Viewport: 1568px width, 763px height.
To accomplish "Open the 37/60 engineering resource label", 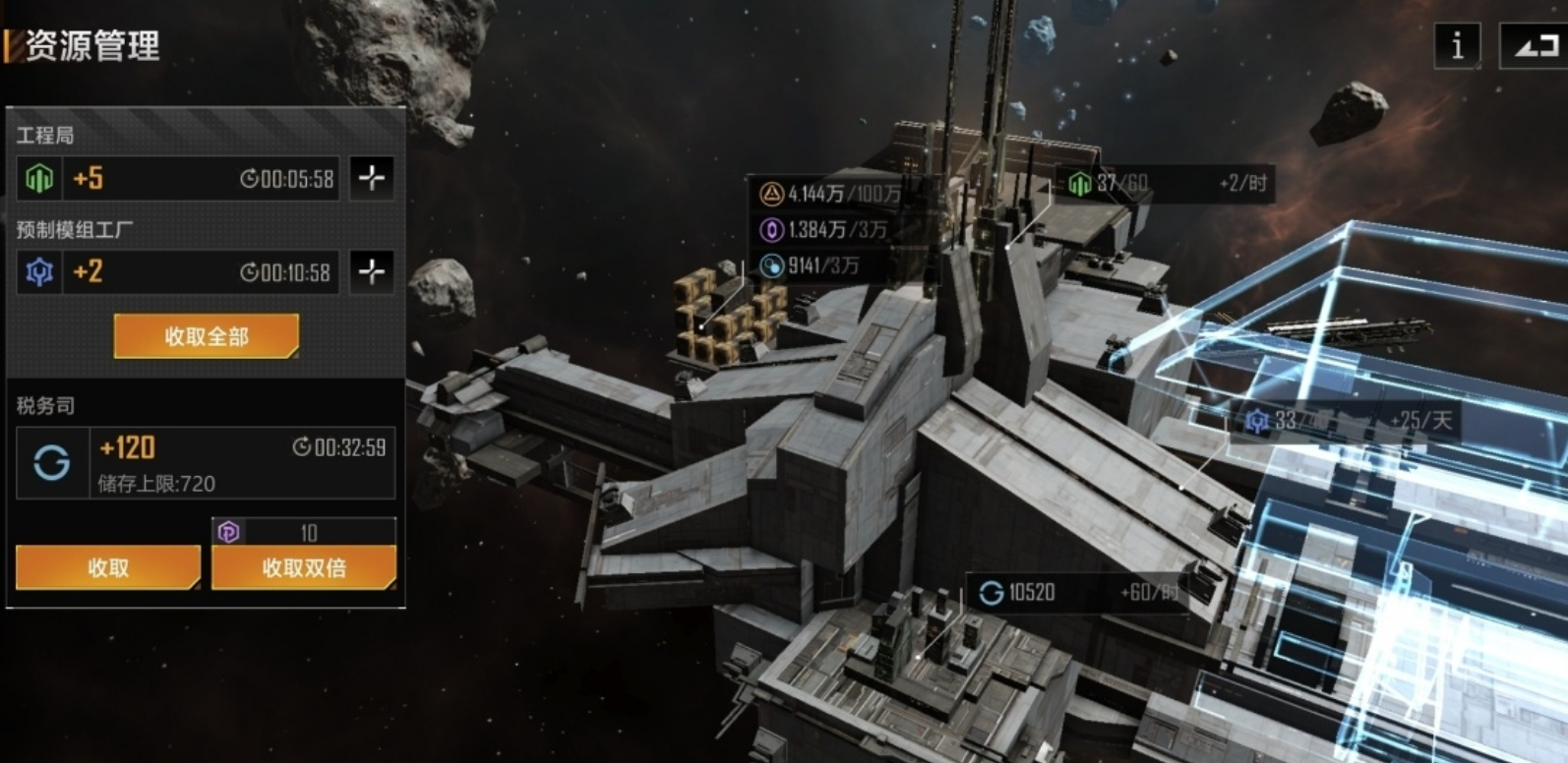I will pyautogui.click(x=1166, y=183).
